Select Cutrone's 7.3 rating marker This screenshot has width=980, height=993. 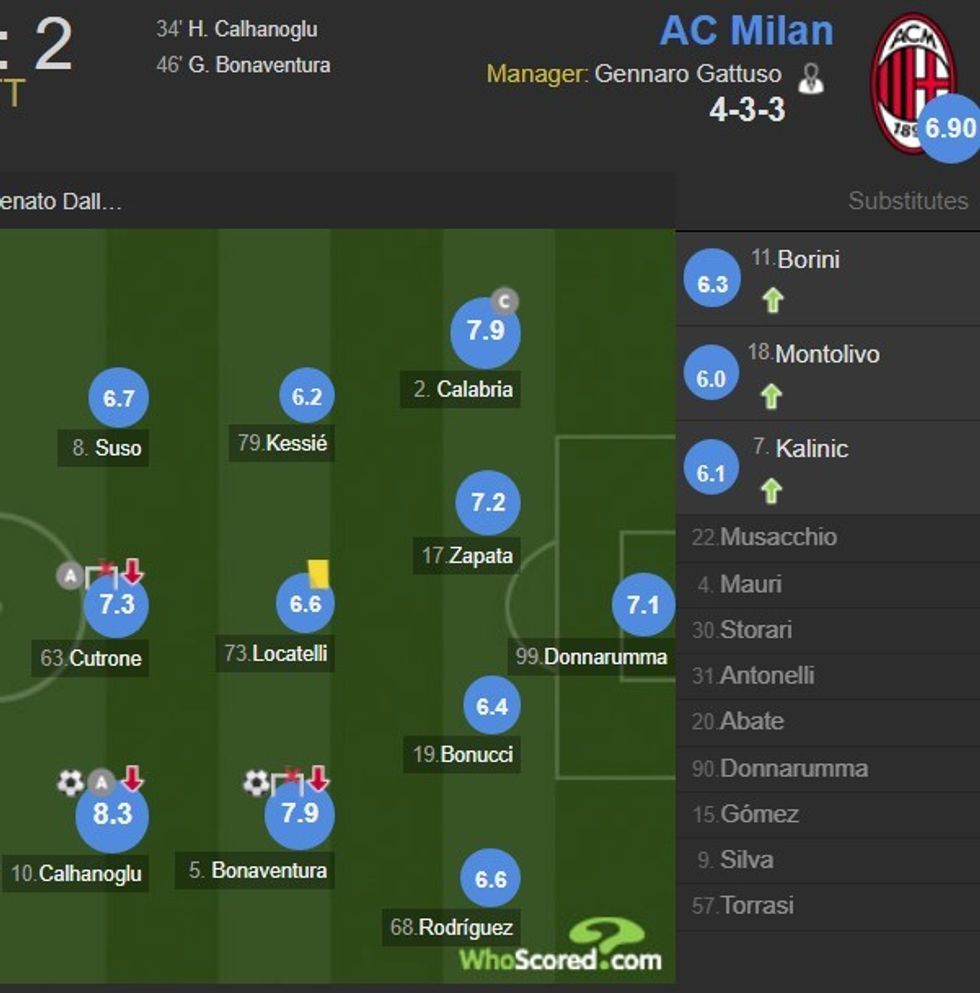[116, 605]
